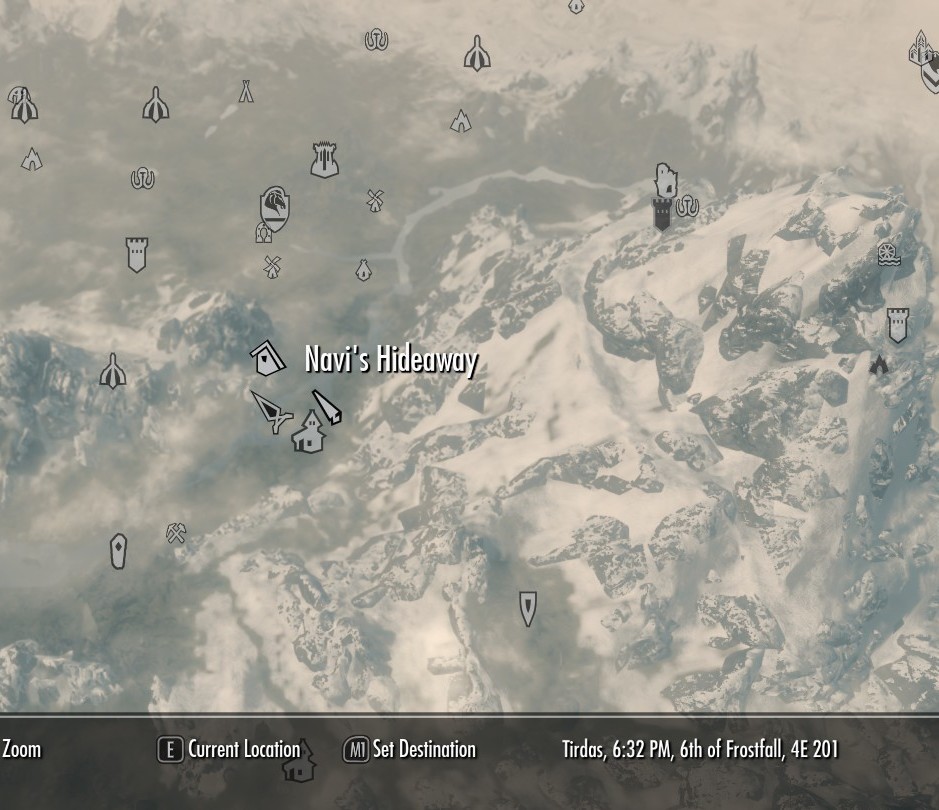Screen dimensions: 939x810
Task: Choose the round keep tower marker
Action: pos(324,160)
